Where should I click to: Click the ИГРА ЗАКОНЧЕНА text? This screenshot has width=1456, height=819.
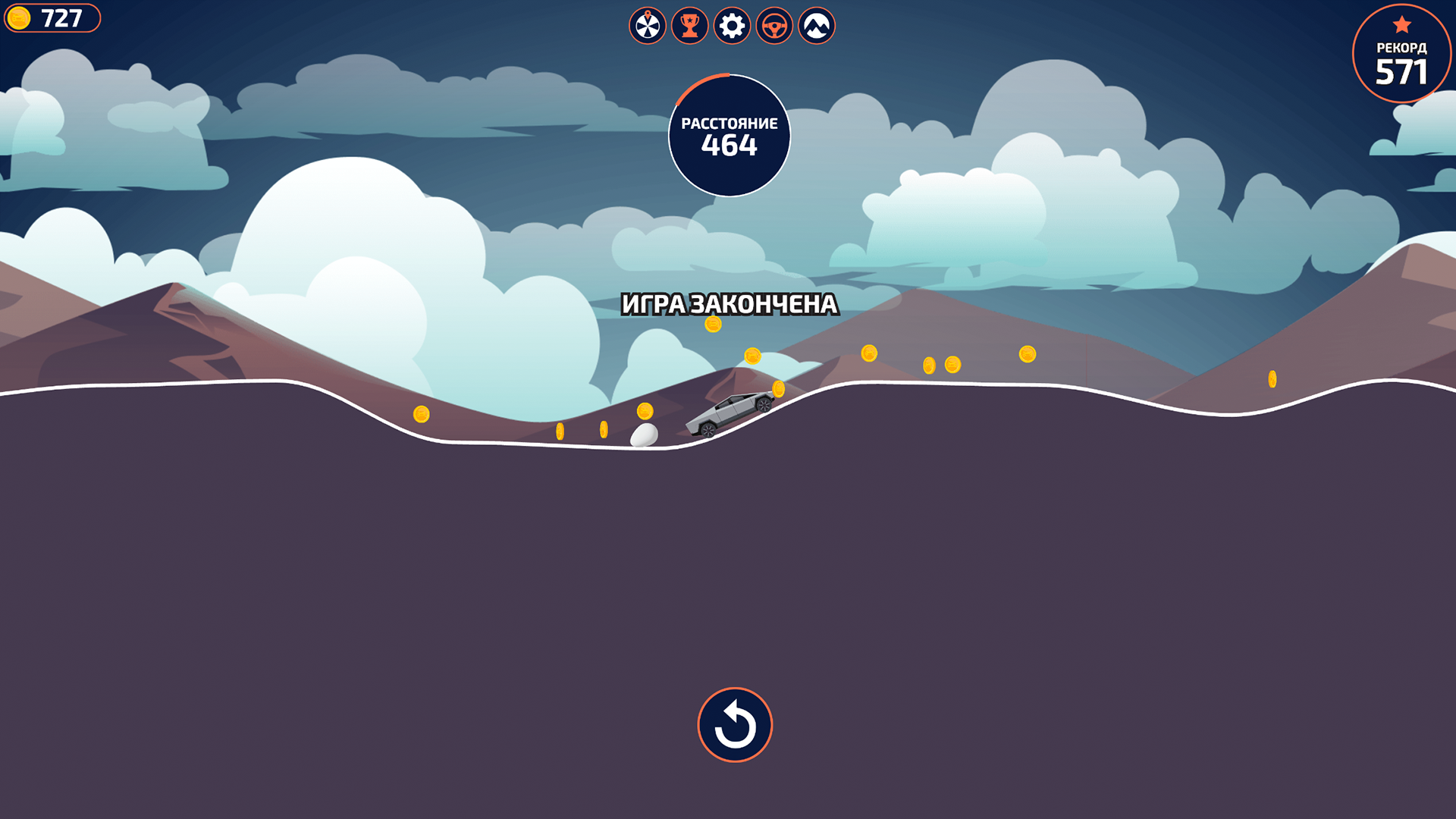tap(730, 305)
